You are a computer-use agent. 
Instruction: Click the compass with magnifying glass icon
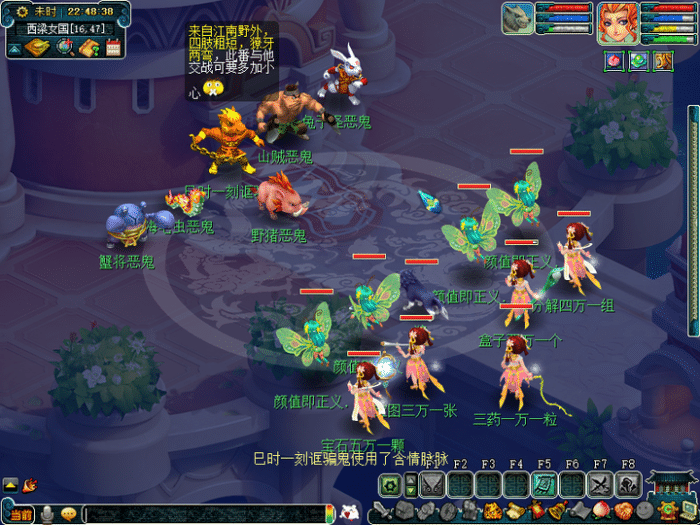[x=64, y=47]
